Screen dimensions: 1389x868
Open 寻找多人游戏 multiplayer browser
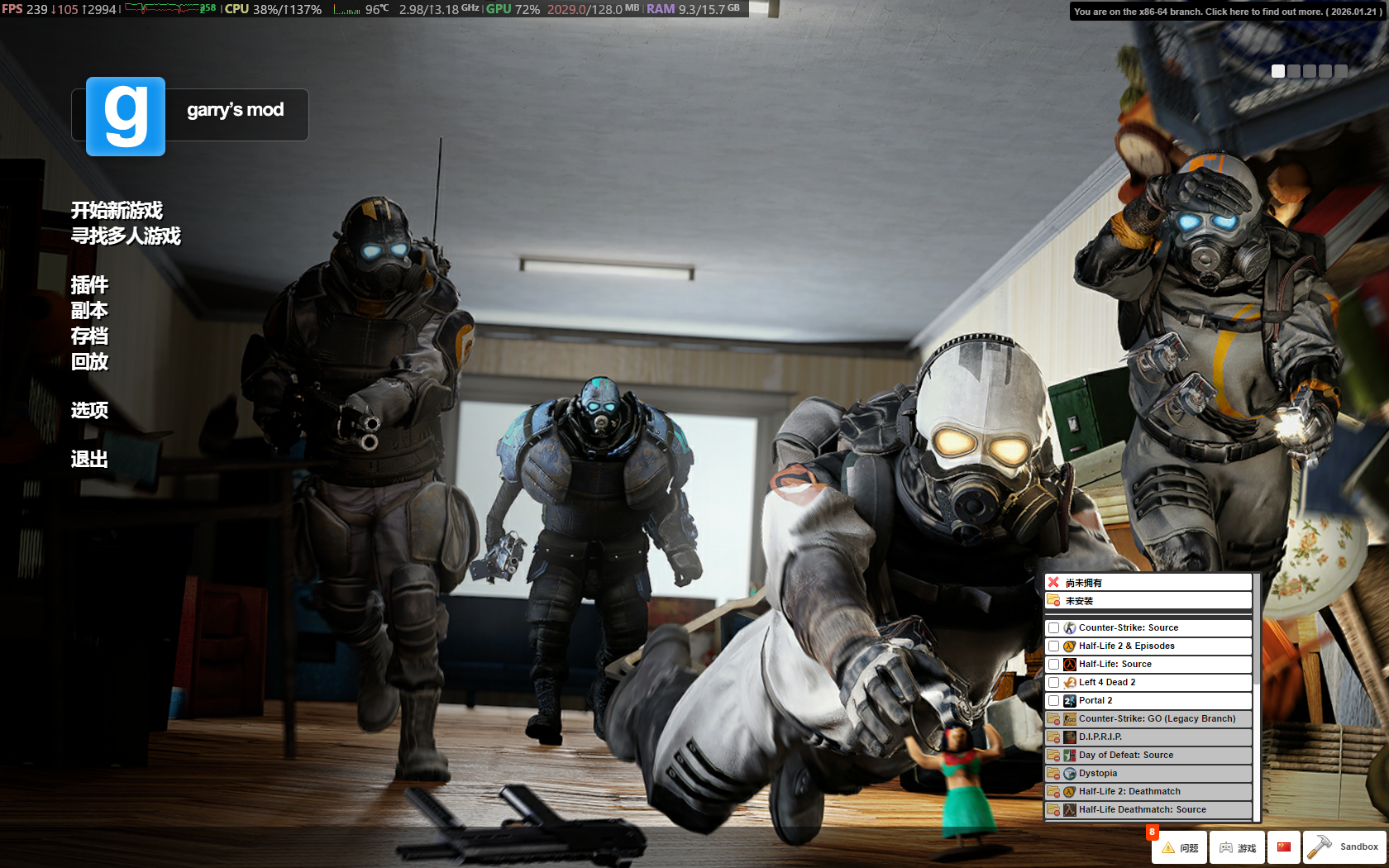pos(126,236)
